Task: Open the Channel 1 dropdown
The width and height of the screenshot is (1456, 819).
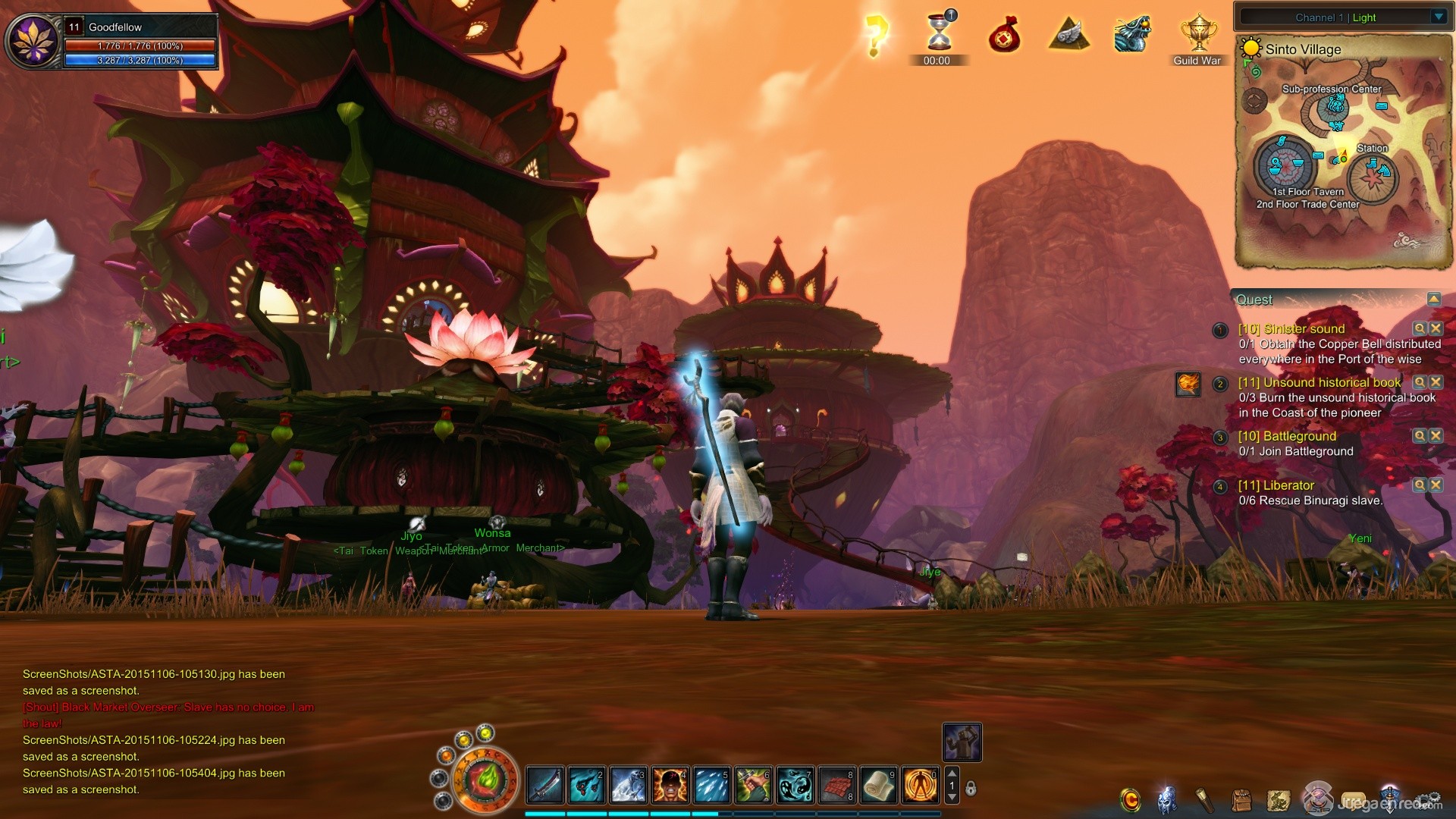Action: 1439,17
